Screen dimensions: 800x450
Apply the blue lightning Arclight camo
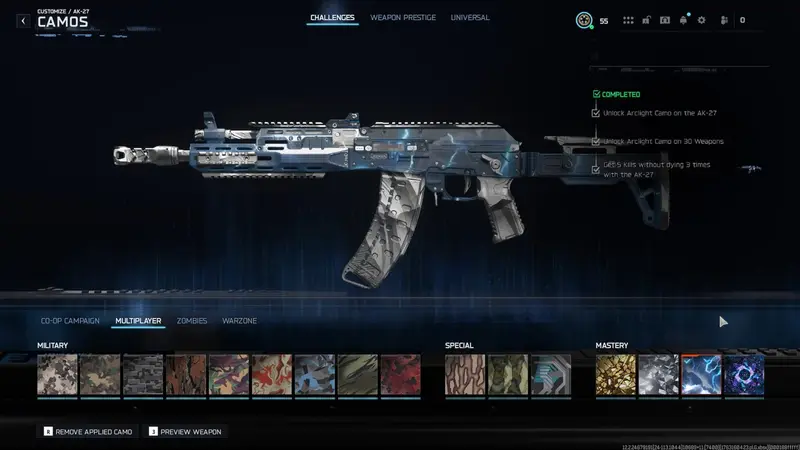click(701, 375)
